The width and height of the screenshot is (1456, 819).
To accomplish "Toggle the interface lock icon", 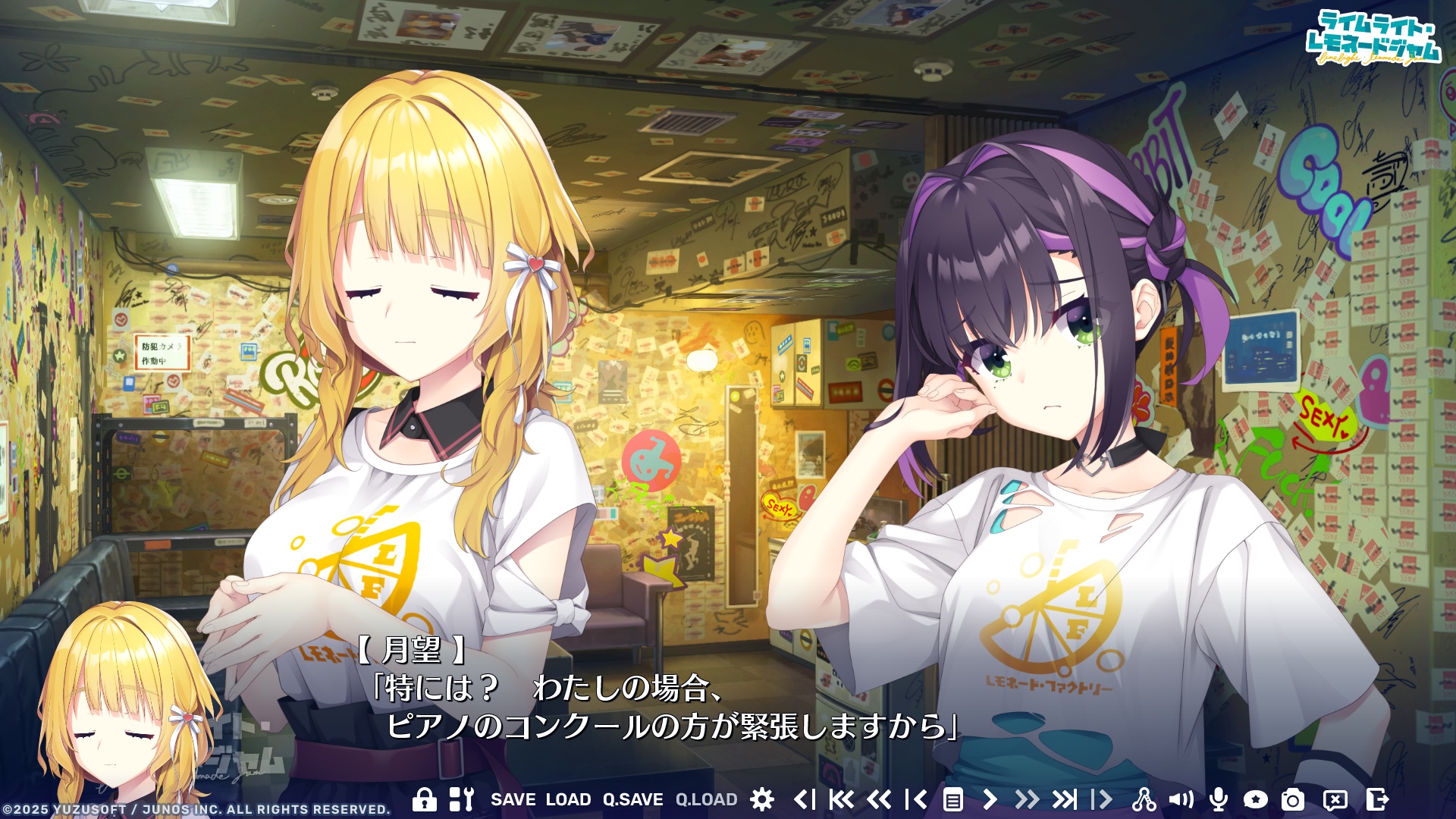I will (x=424, y=798).
